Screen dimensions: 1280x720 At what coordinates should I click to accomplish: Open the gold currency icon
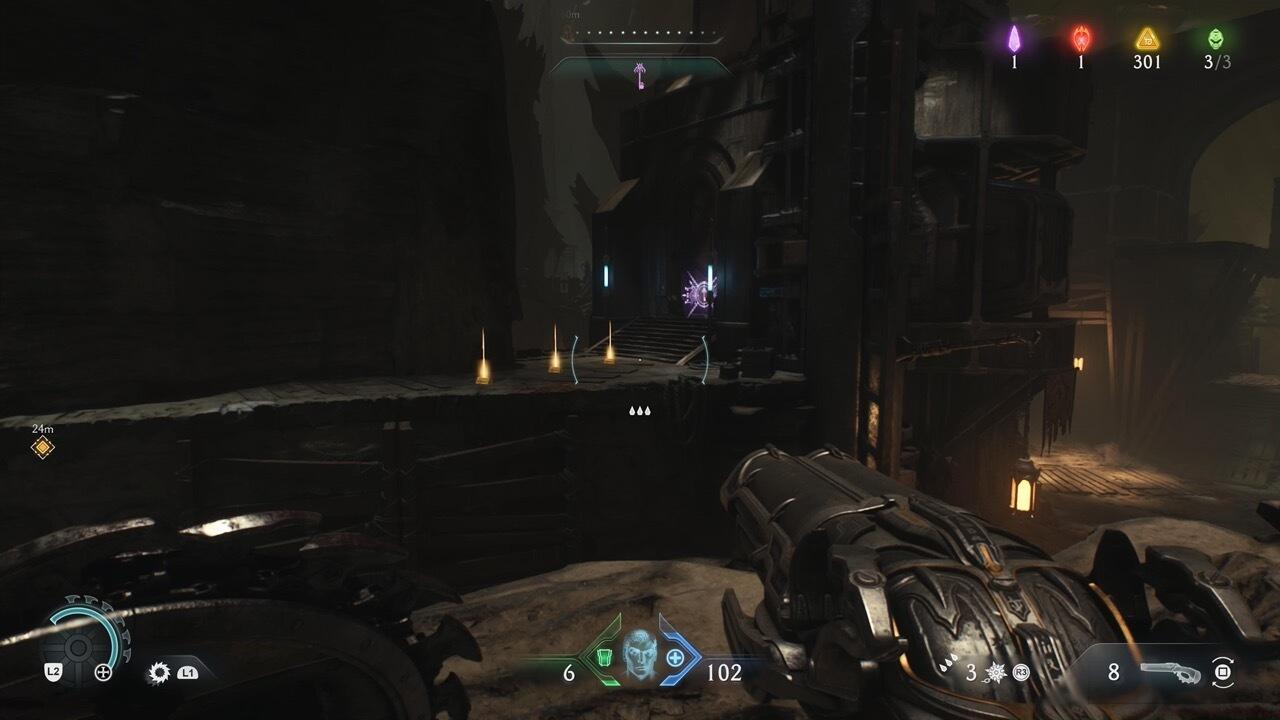[x=1147, y=39]
